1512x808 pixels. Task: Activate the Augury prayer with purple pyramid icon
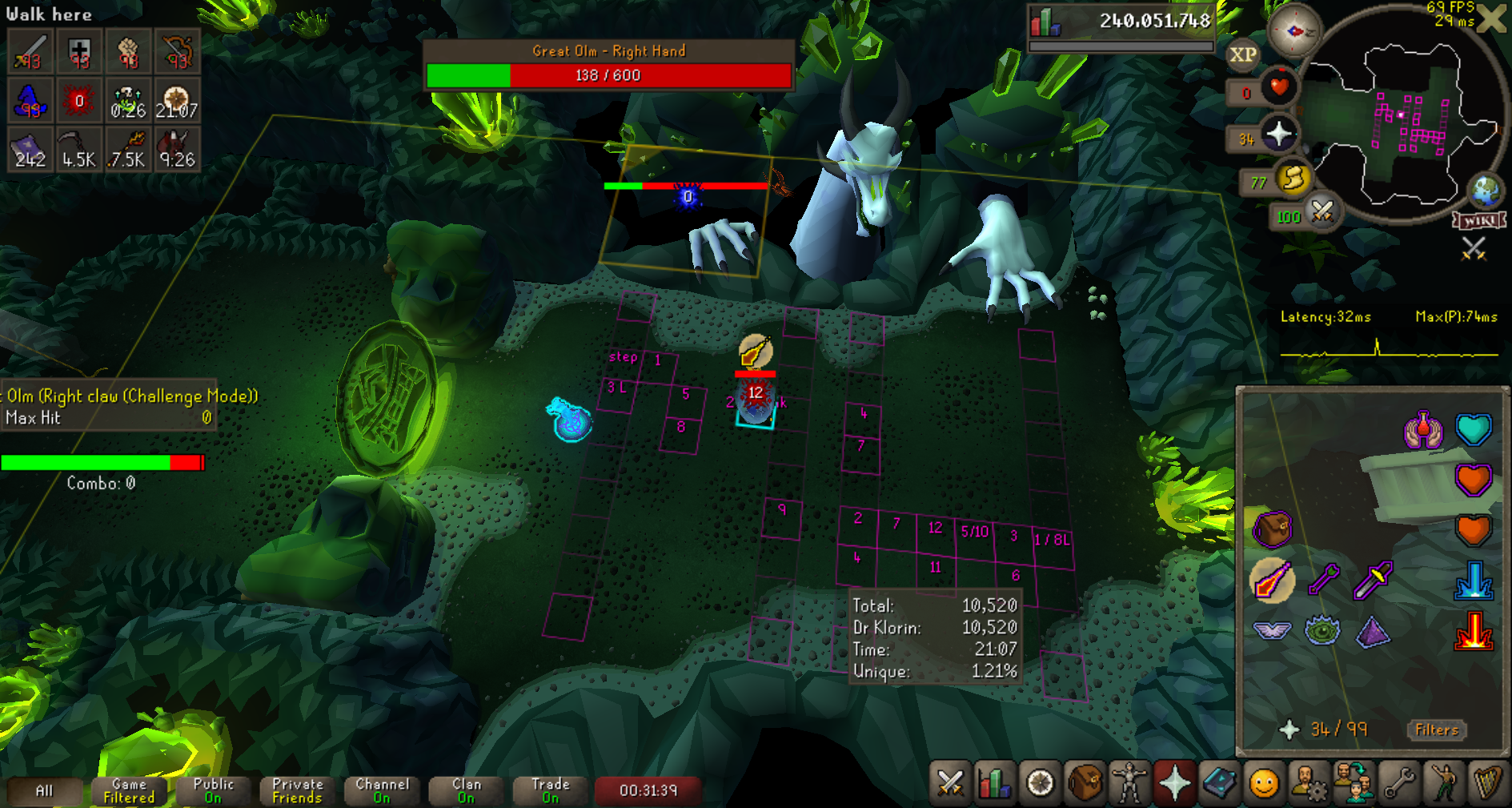coord(1373,631)
